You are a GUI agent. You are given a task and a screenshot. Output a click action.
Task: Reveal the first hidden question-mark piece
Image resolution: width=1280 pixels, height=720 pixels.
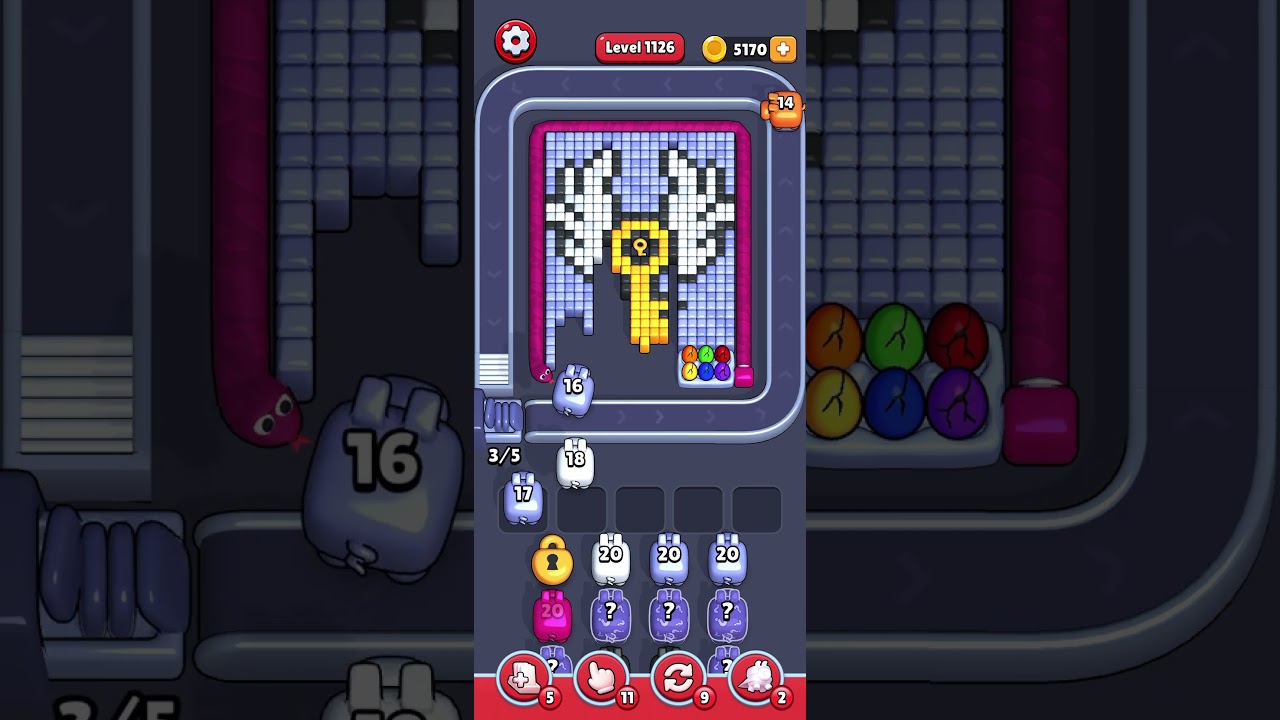click(x=609, y=615)
